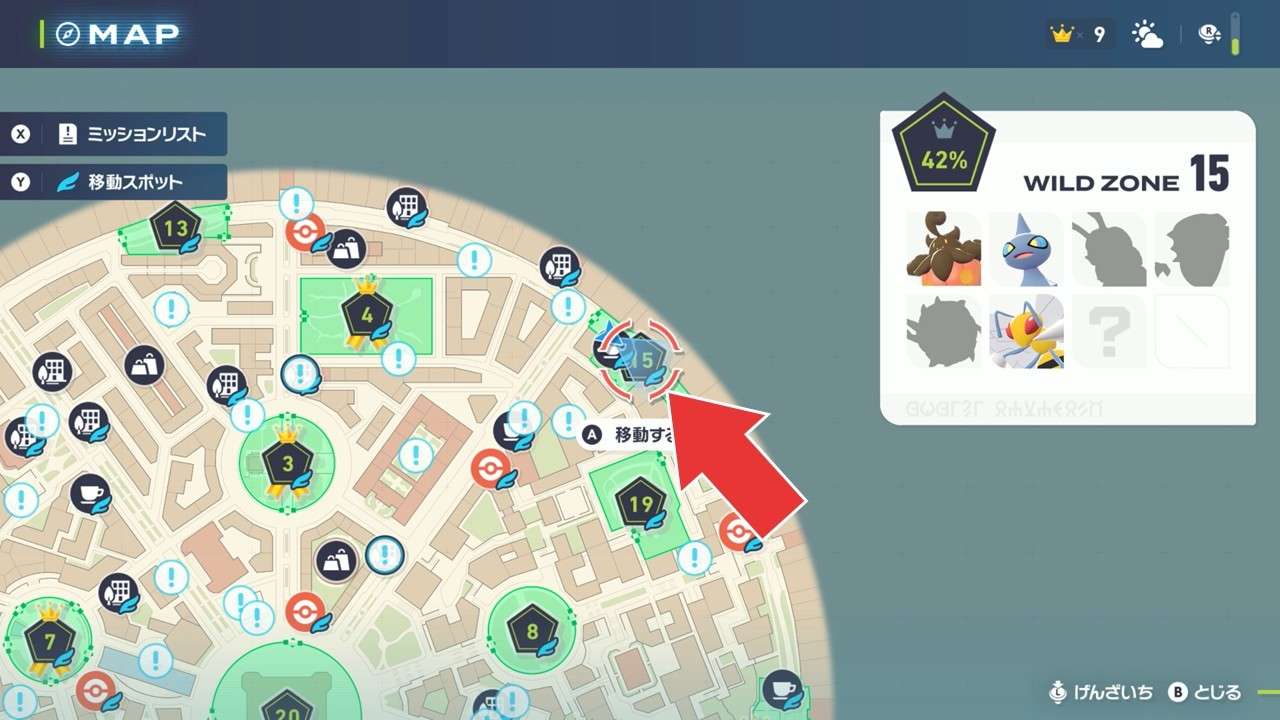The width and height of the screenshot is (1280, 720).
Task: Select Wild Zone 19 map marker
Action: tap(640, 503)
